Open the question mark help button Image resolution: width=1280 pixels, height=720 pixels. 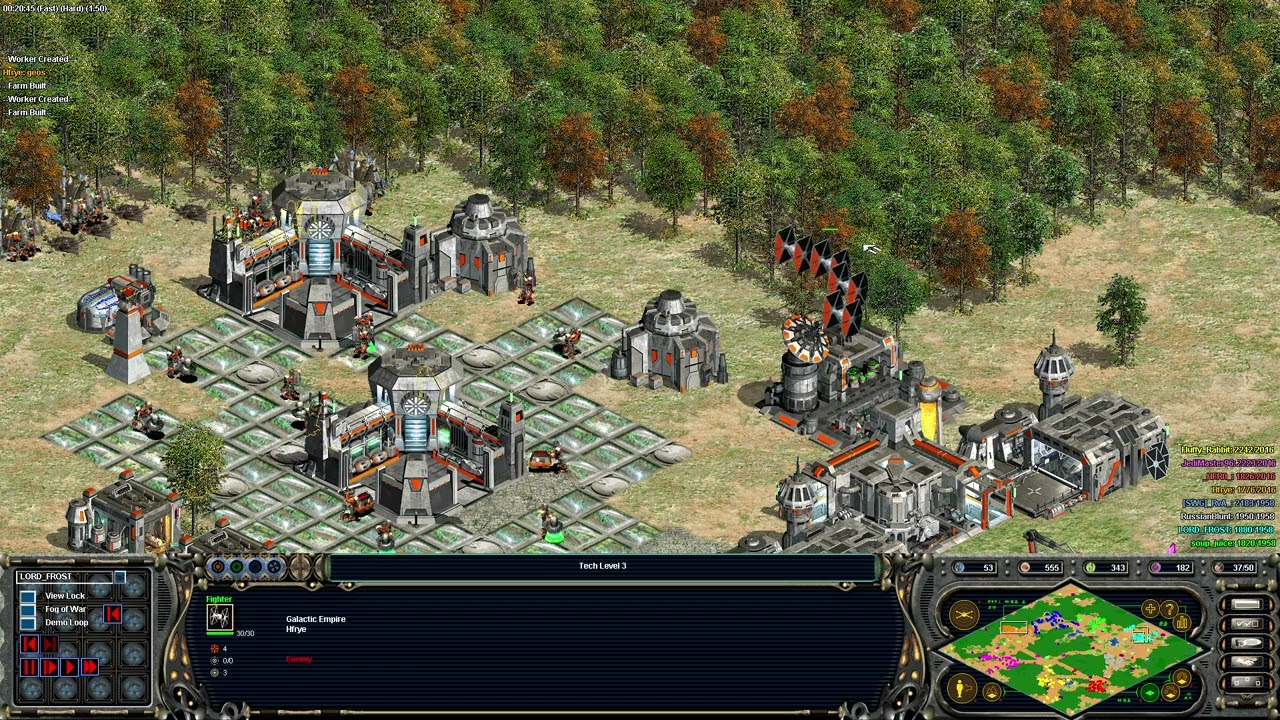point(1168,609)
